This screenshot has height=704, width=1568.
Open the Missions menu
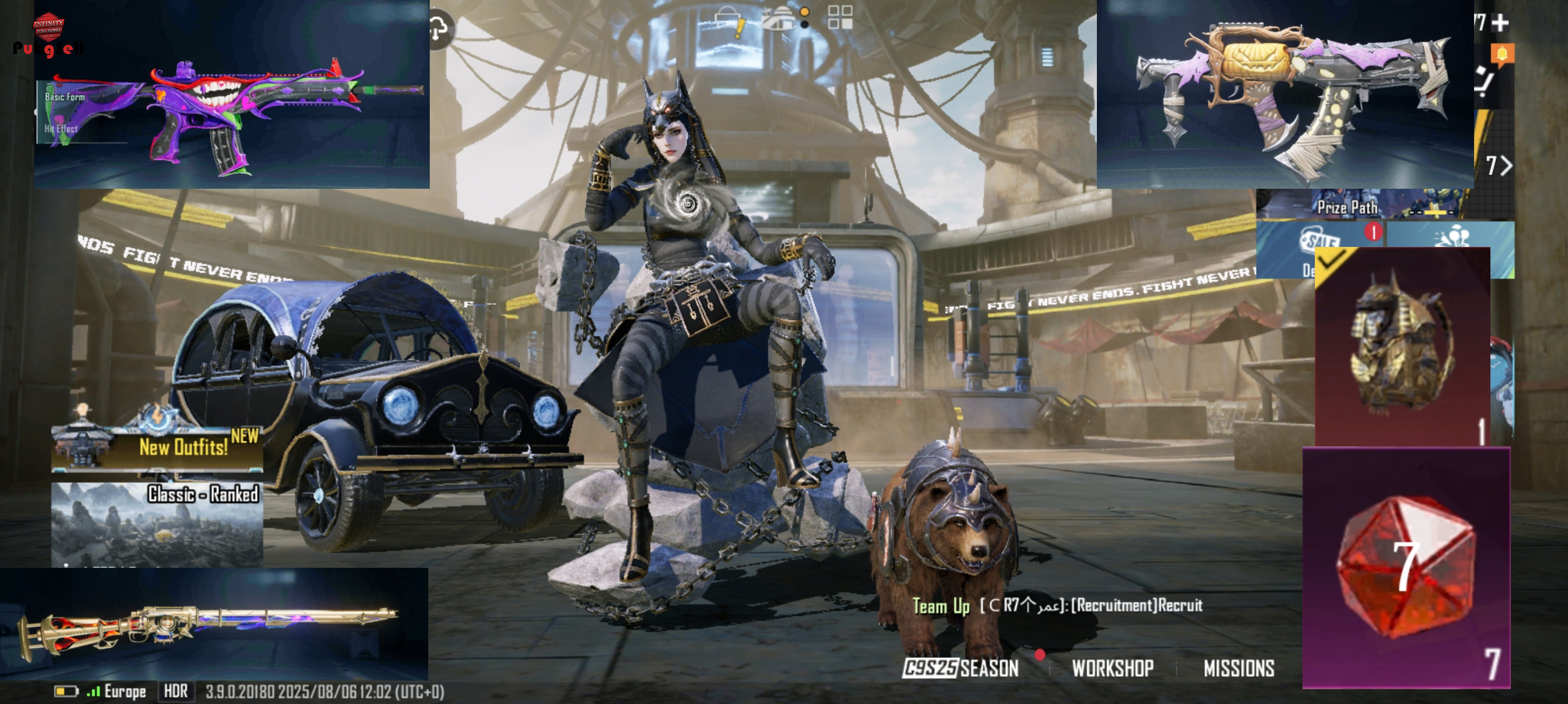click(1239, 668)
